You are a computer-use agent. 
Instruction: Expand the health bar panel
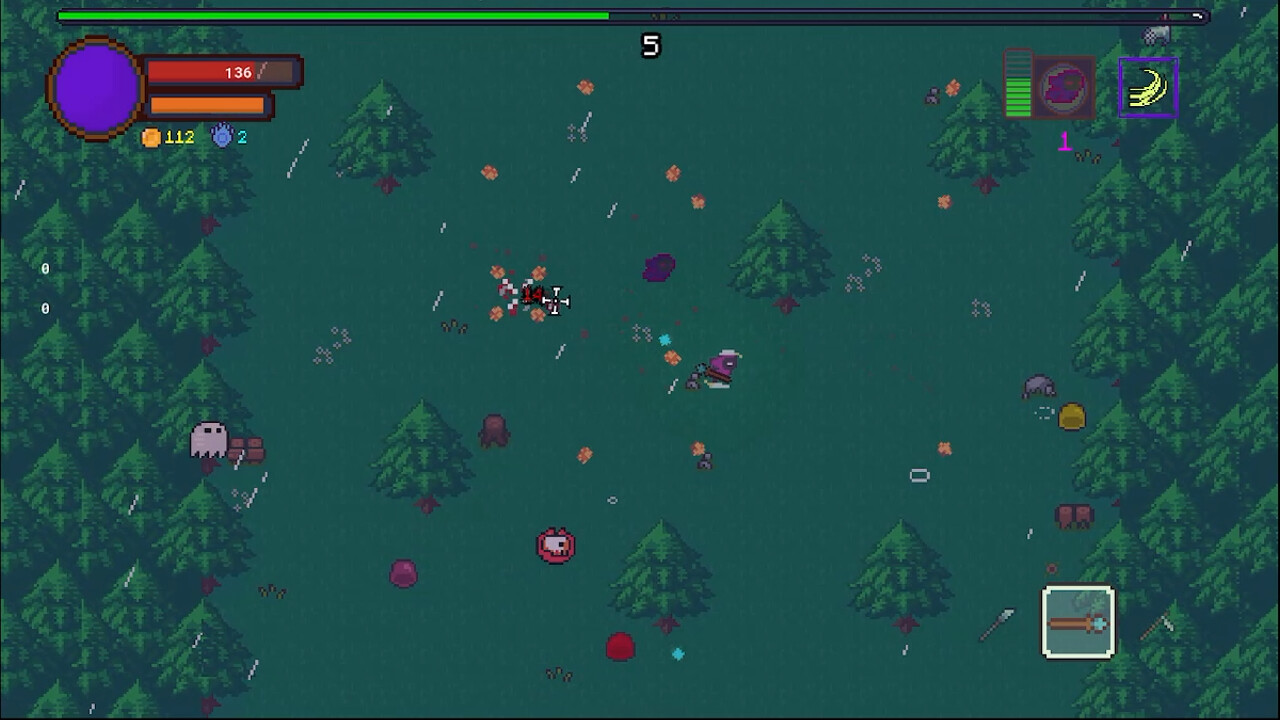point(220,72)
